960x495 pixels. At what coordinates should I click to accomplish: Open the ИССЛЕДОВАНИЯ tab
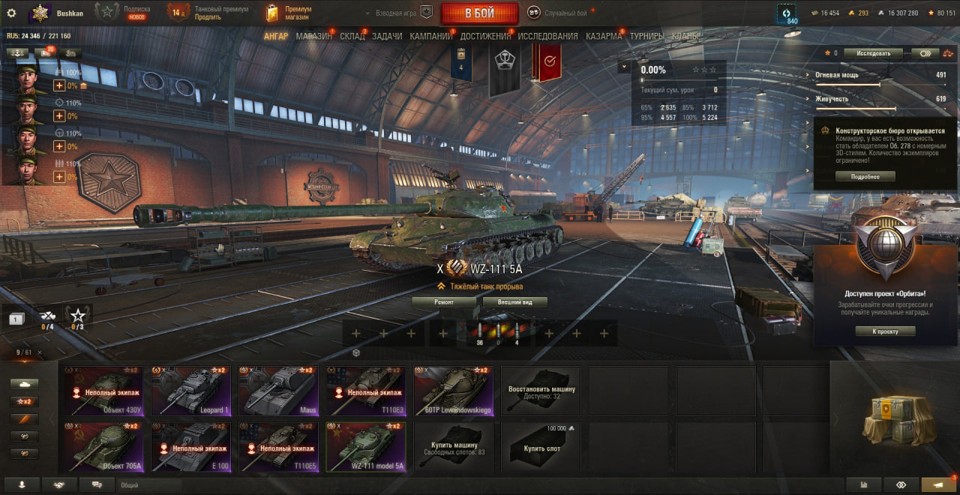548,36
